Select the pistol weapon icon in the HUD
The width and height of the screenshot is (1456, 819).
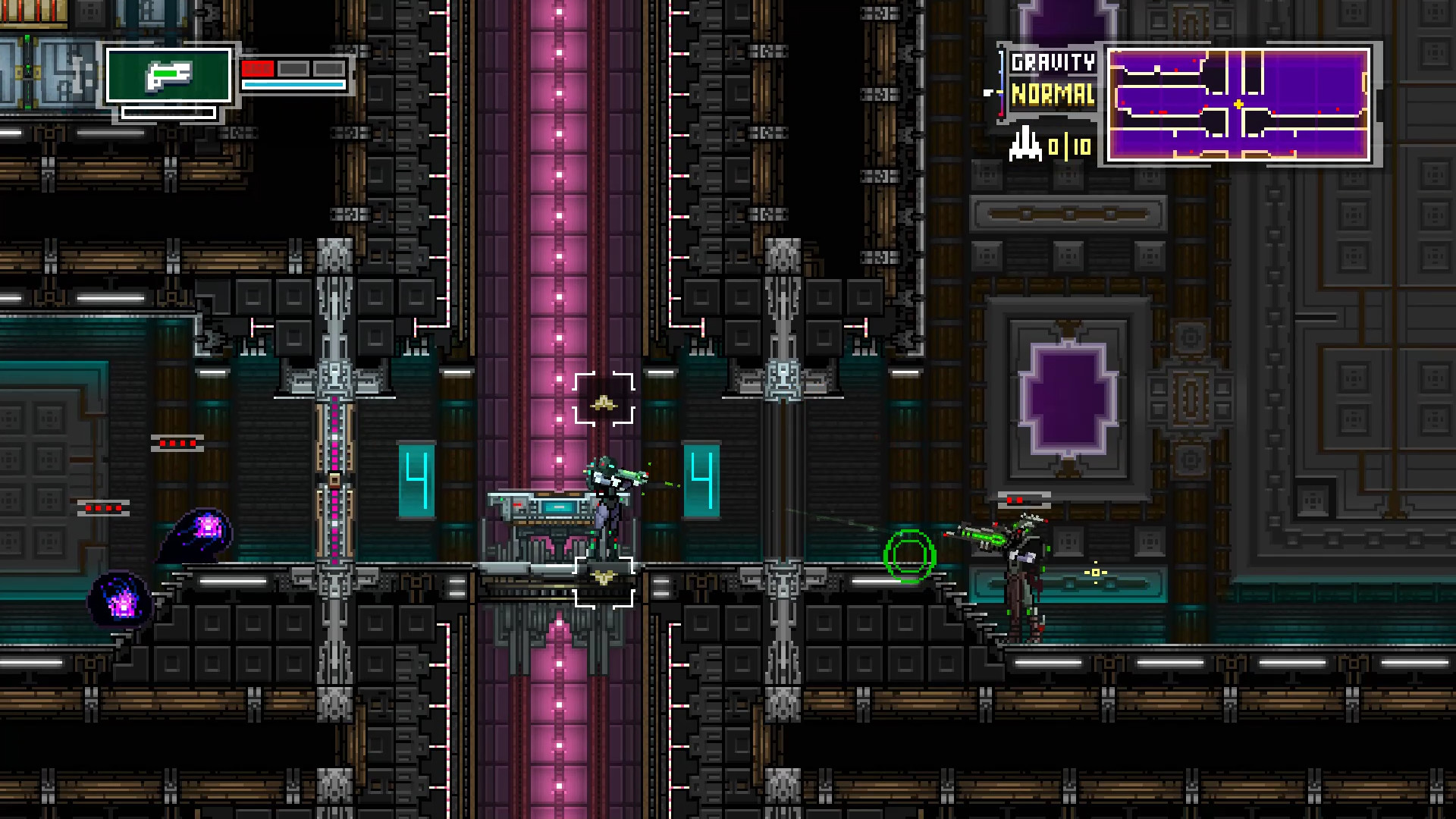point(168,76)
